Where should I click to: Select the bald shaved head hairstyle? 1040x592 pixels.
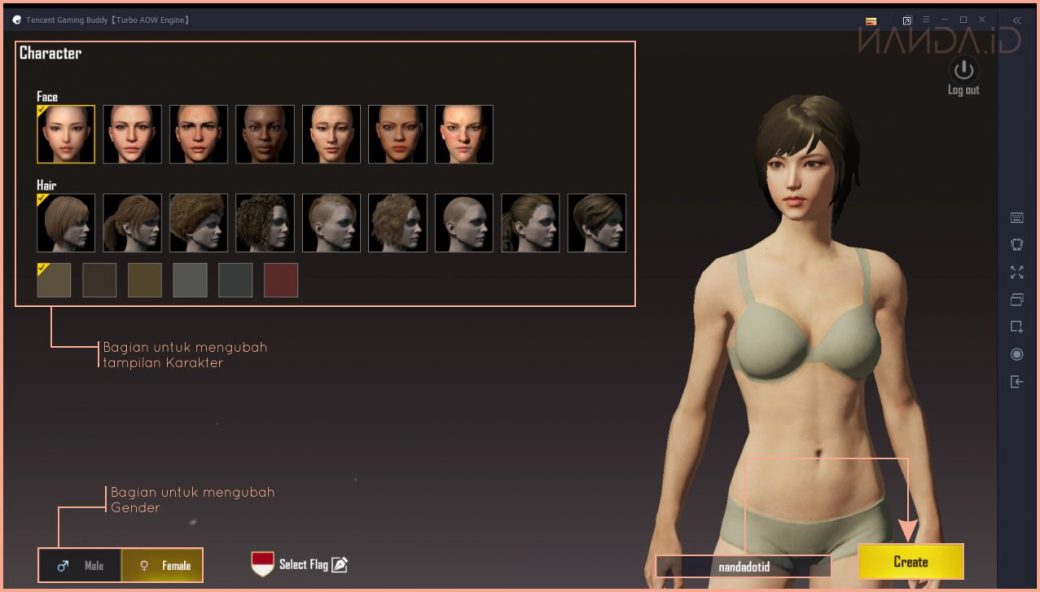tap(464, 222)
